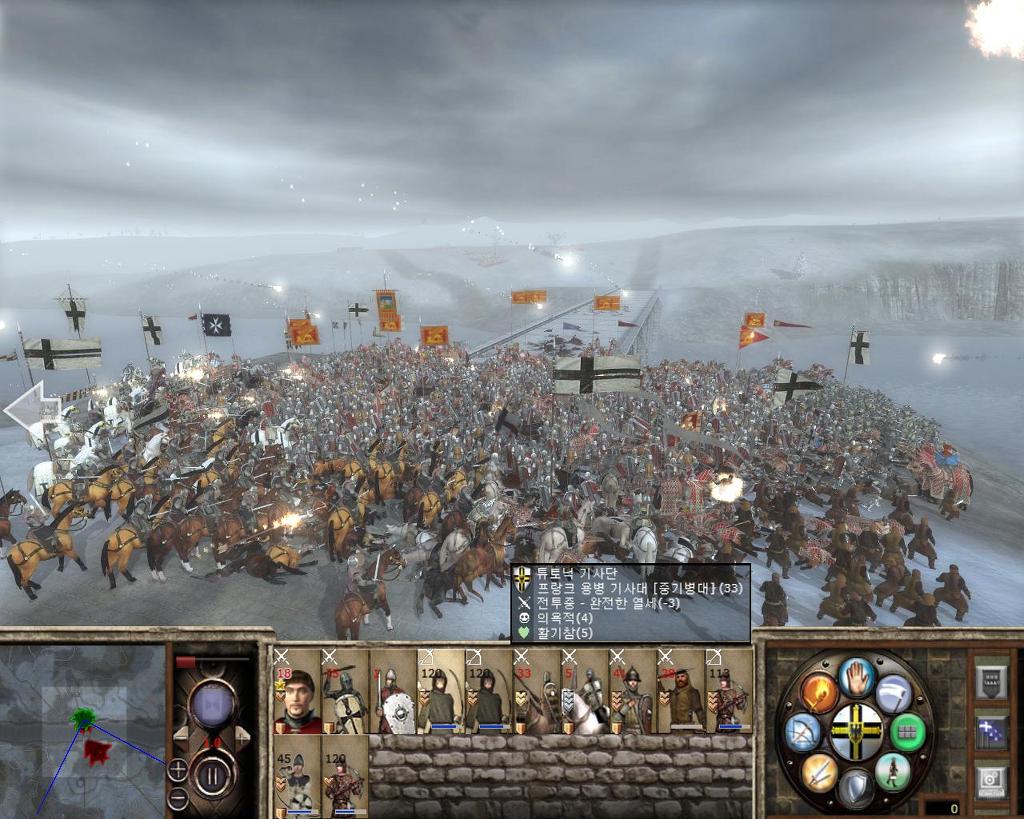Toggle the green formation button
1024x819 pixels.
[x=908, y=732]
